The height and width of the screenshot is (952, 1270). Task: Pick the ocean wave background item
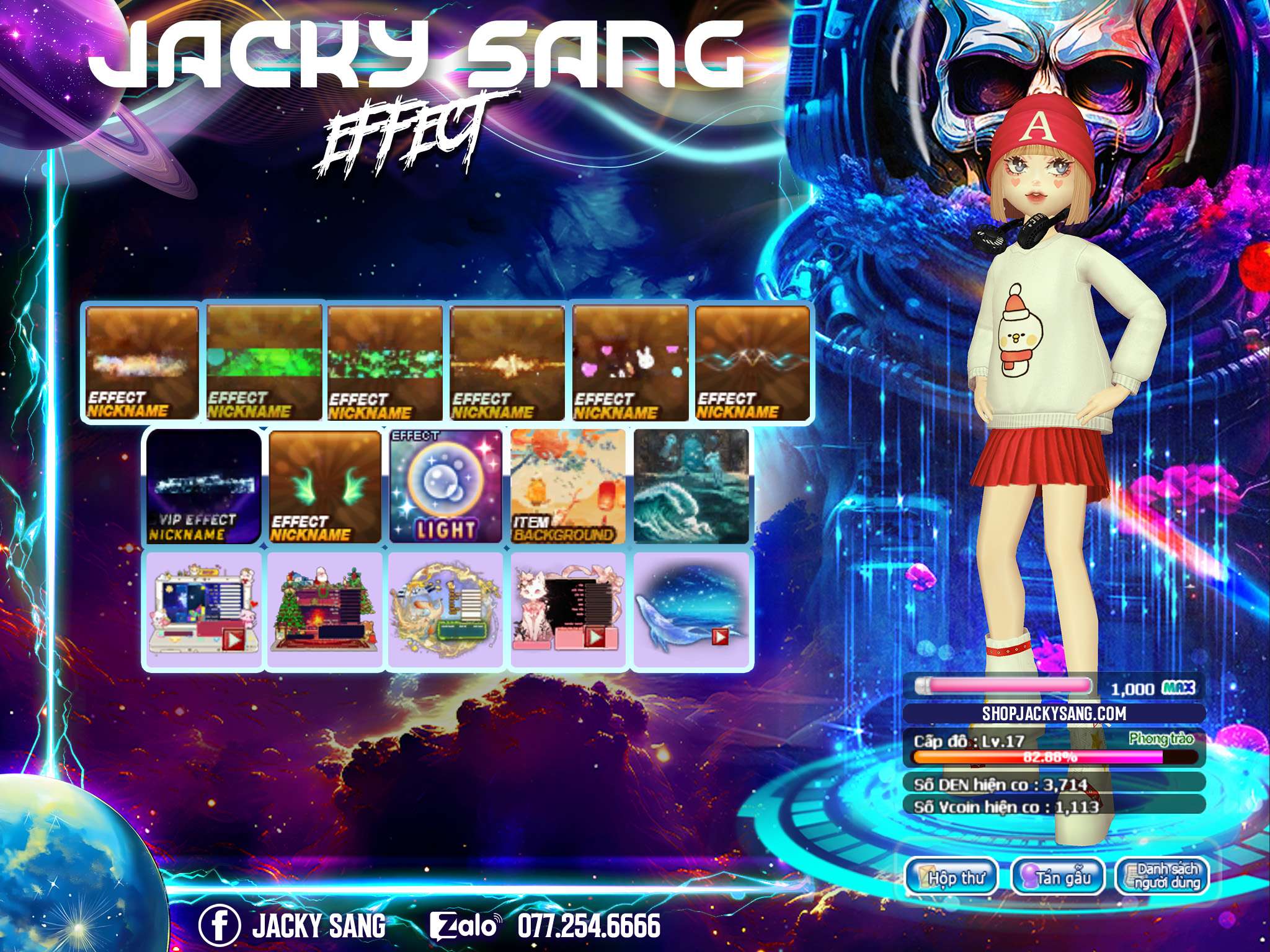click(x=691, y=487)
